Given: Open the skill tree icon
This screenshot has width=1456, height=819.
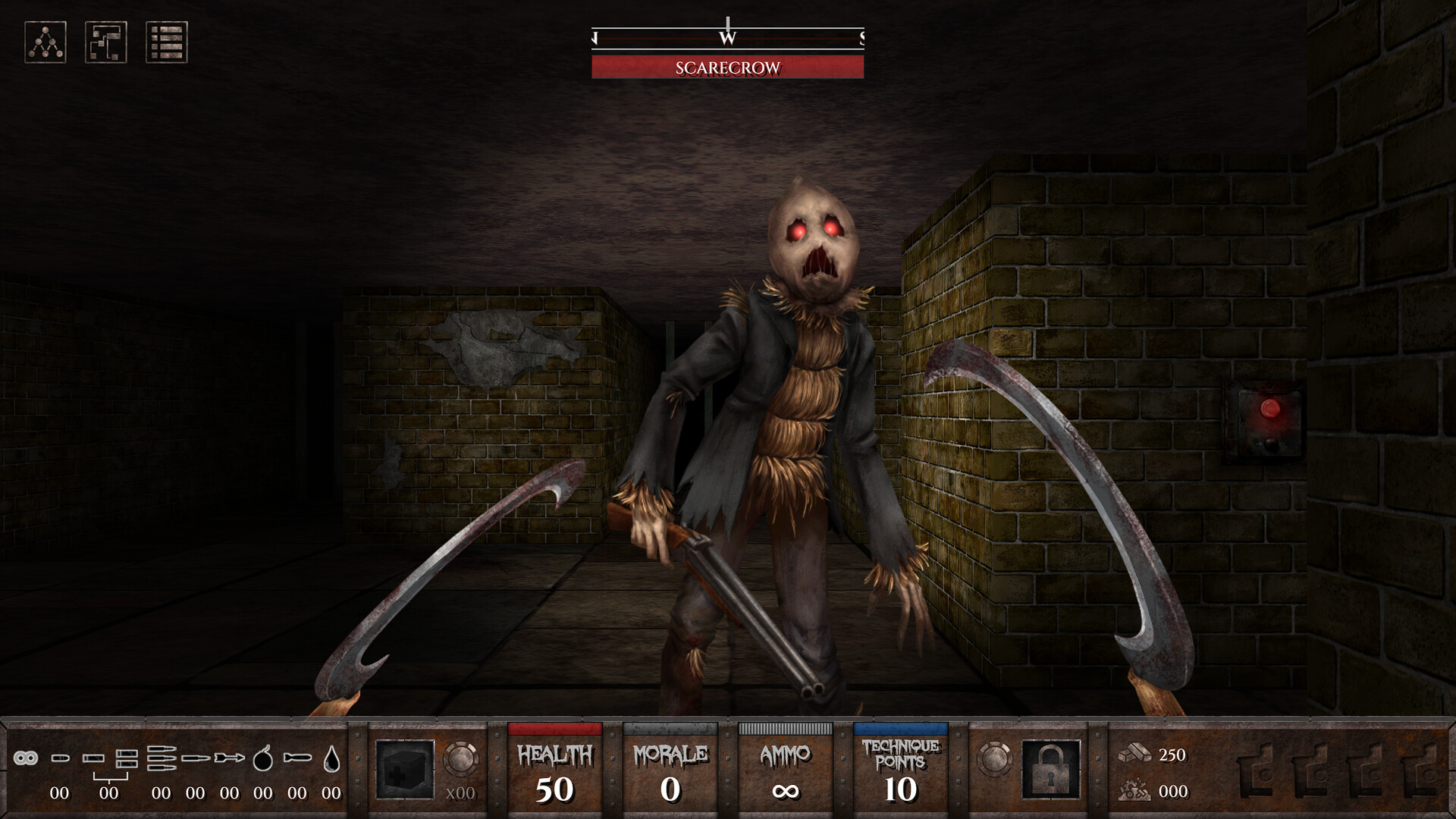Looking at the screenshot, I should coord(45,42).
